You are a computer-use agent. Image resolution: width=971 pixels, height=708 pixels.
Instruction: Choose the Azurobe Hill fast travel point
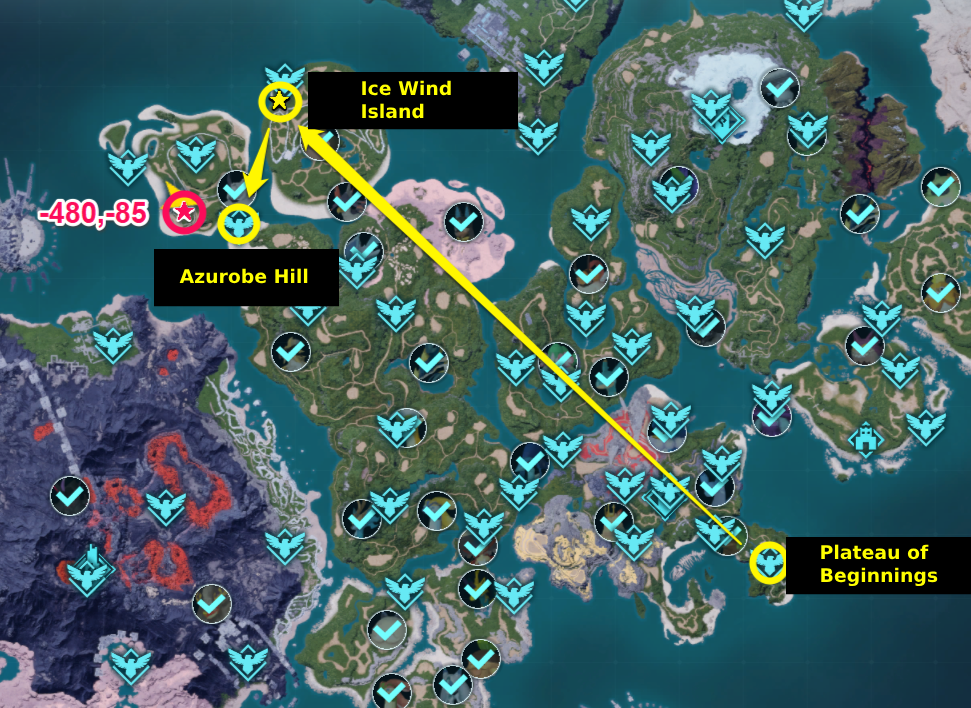[x=238, y=224]
